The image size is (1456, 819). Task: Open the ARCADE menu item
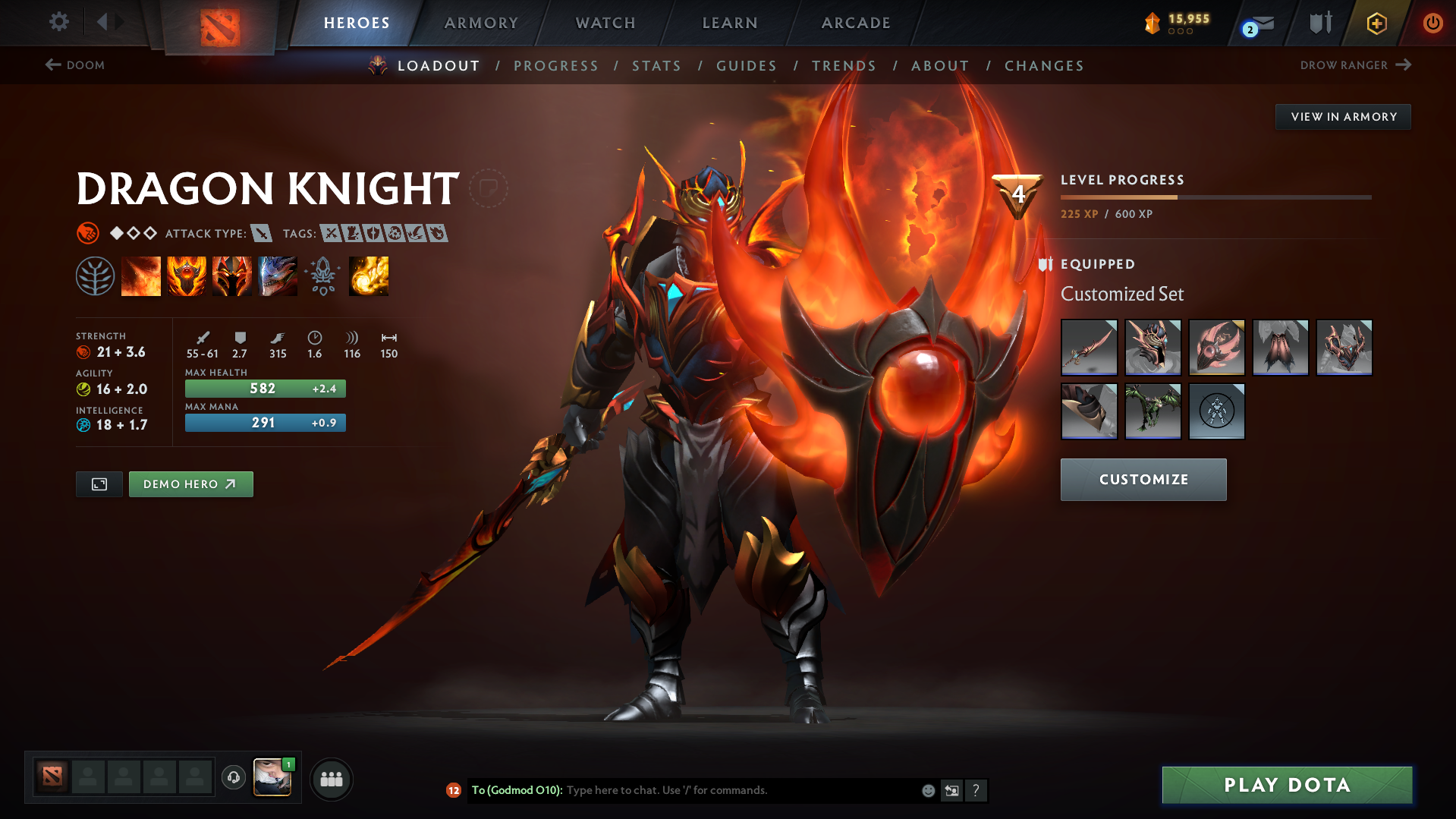pos(855,23)
